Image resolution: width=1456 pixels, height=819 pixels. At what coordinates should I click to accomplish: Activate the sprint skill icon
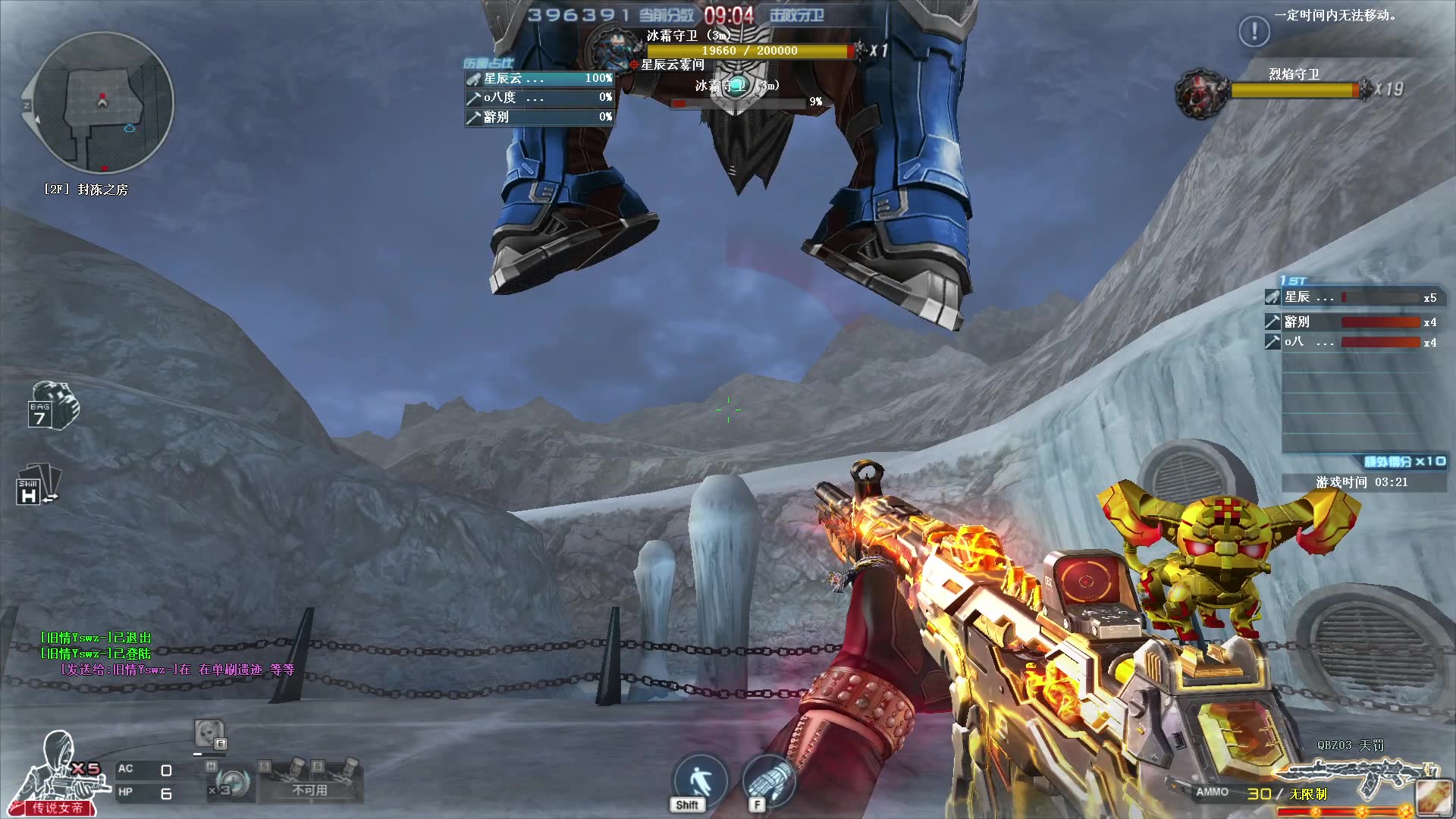pos(698,781)
